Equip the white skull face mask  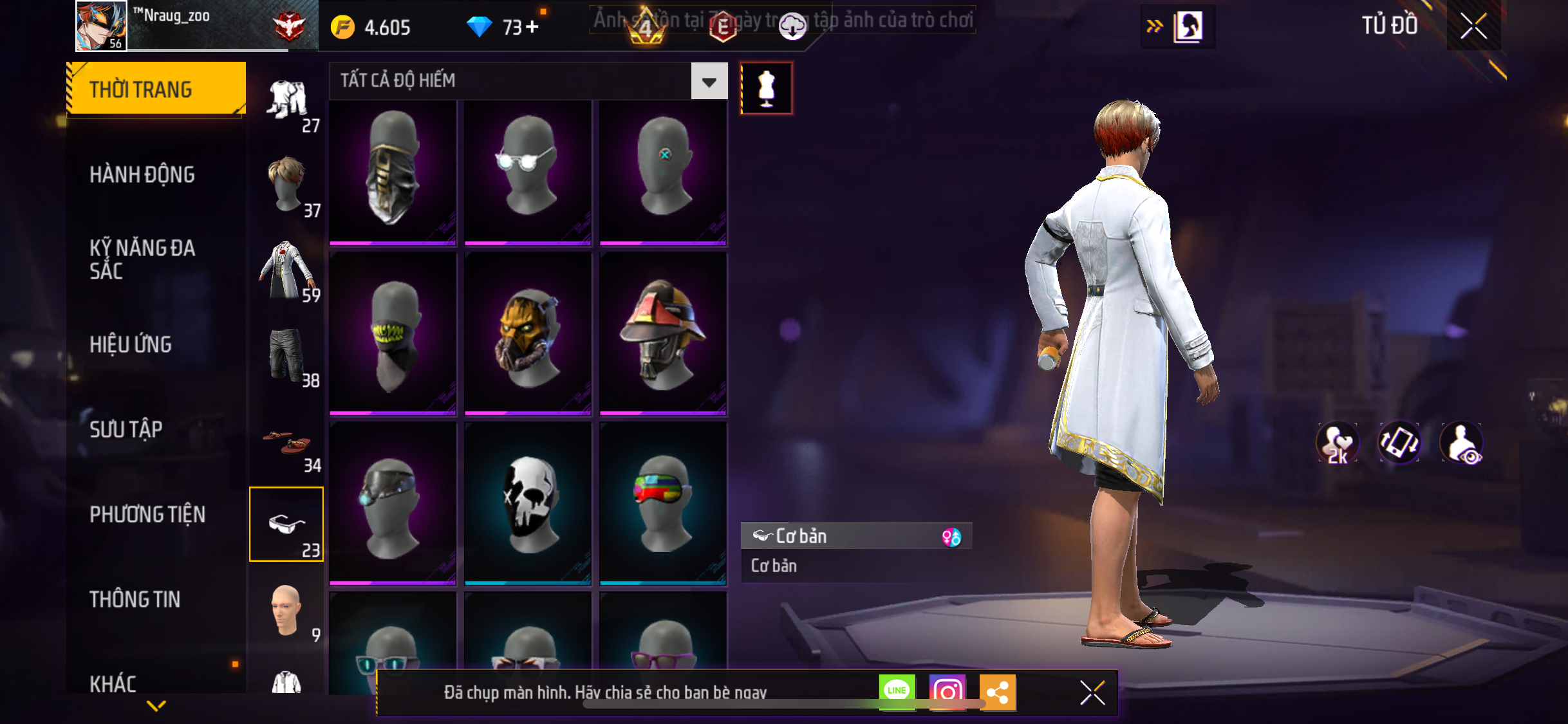pyautogui.click(x=528, y=503)
